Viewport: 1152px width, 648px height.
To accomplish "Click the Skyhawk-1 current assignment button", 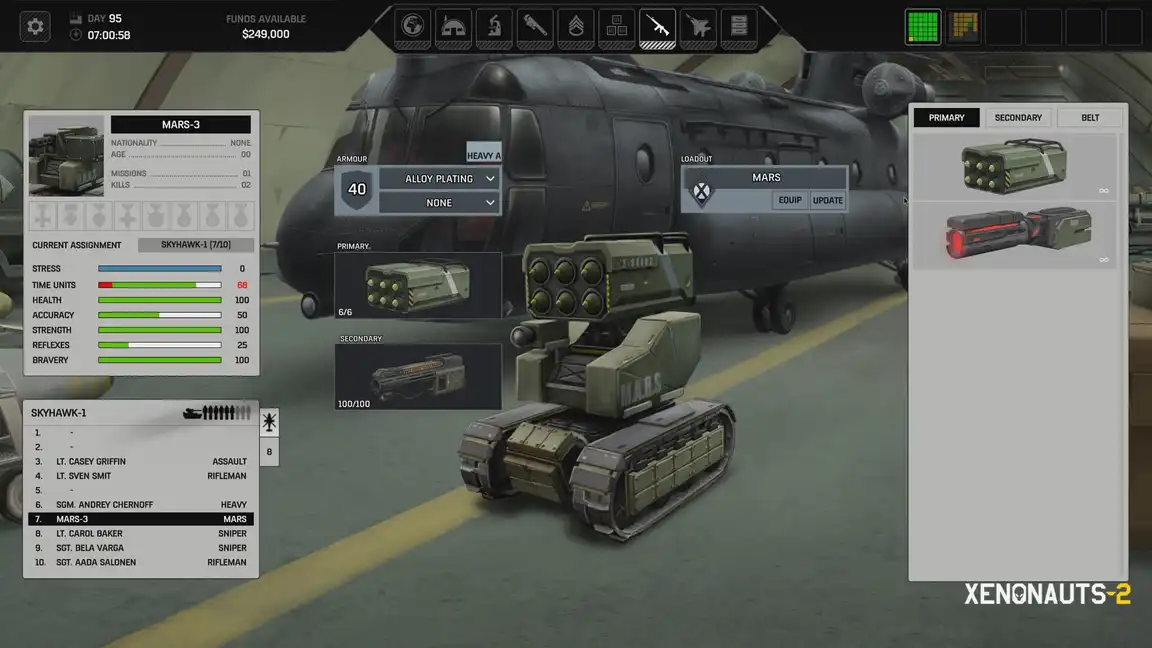I will (196, 245).
